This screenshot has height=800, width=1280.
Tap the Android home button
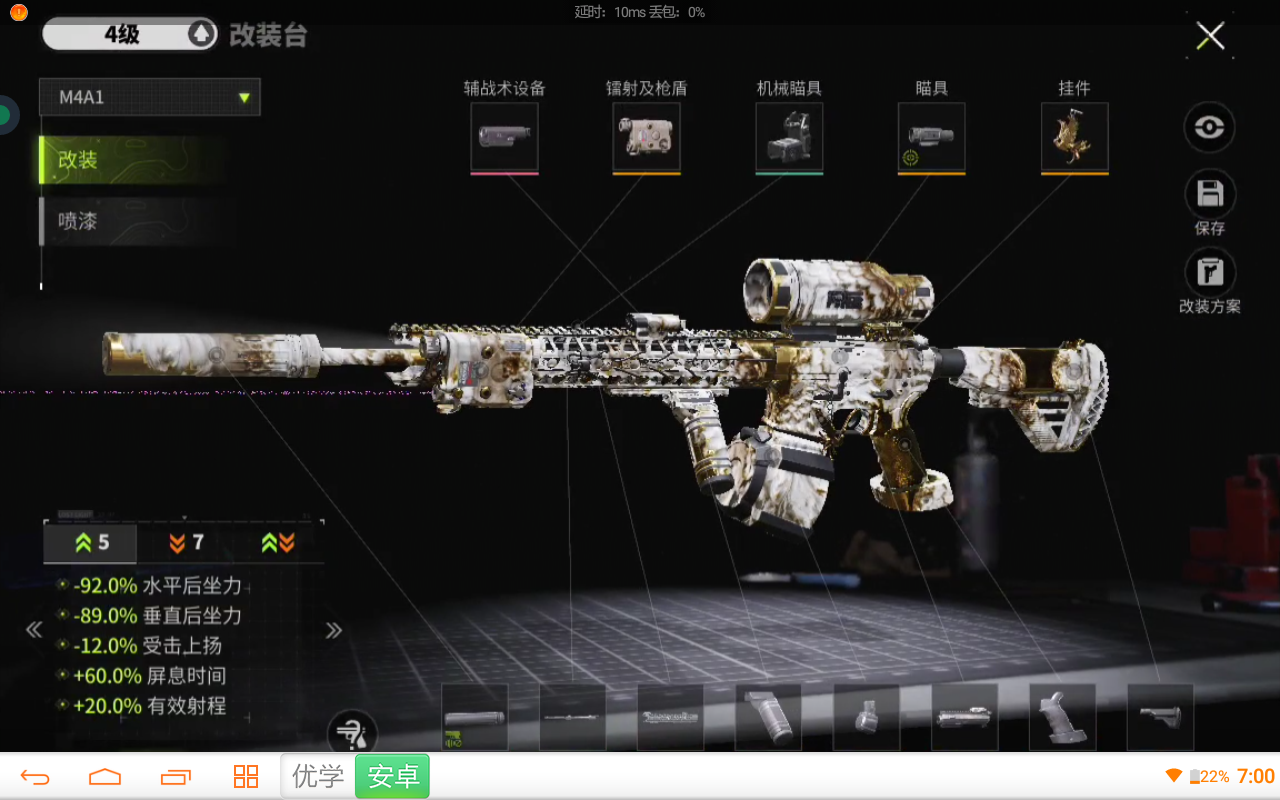pos(105,777)
